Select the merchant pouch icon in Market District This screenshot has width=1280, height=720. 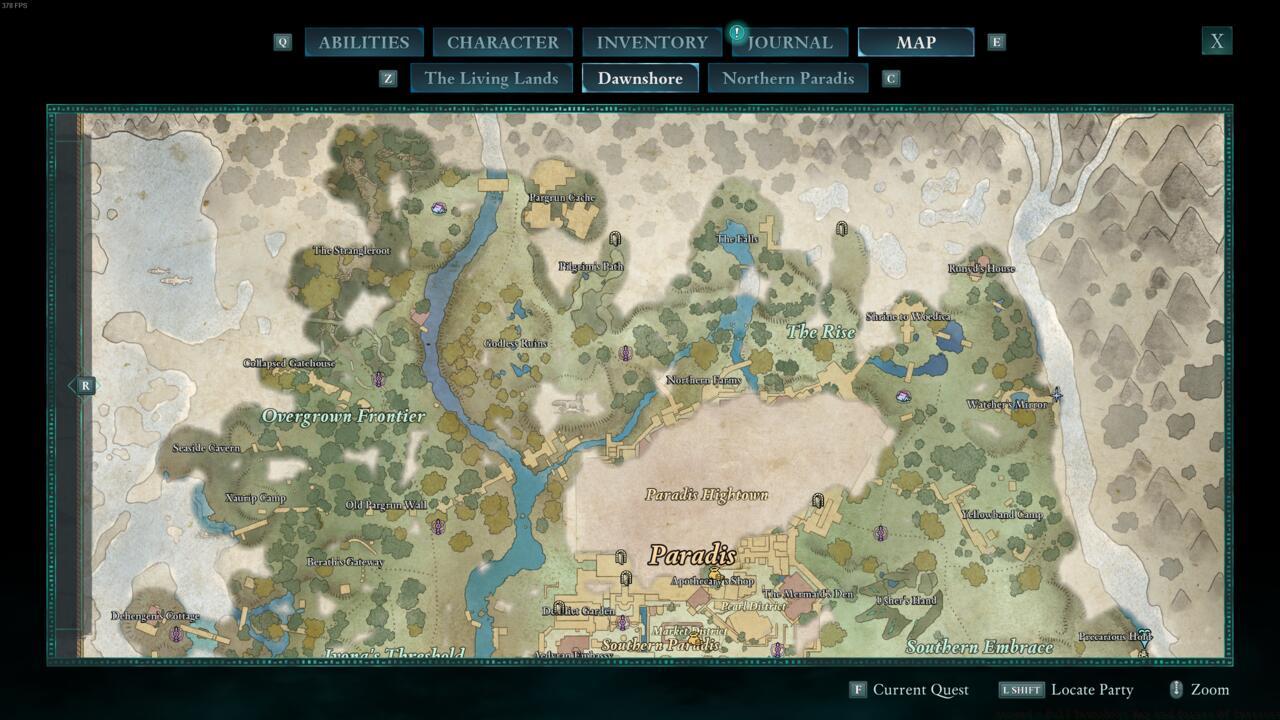coord(693,639)
